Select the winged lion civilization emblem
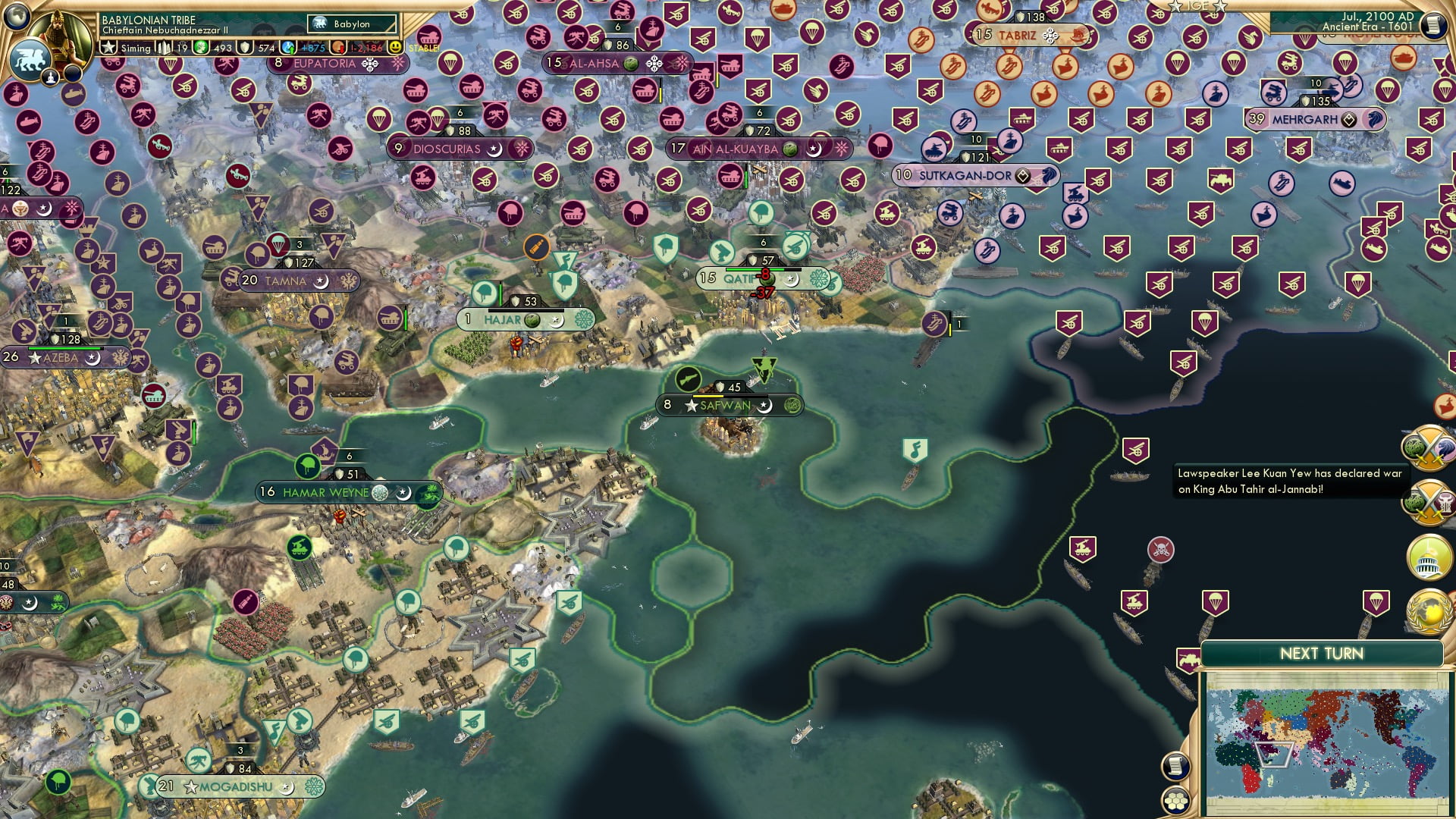 (x=30, y=61)
